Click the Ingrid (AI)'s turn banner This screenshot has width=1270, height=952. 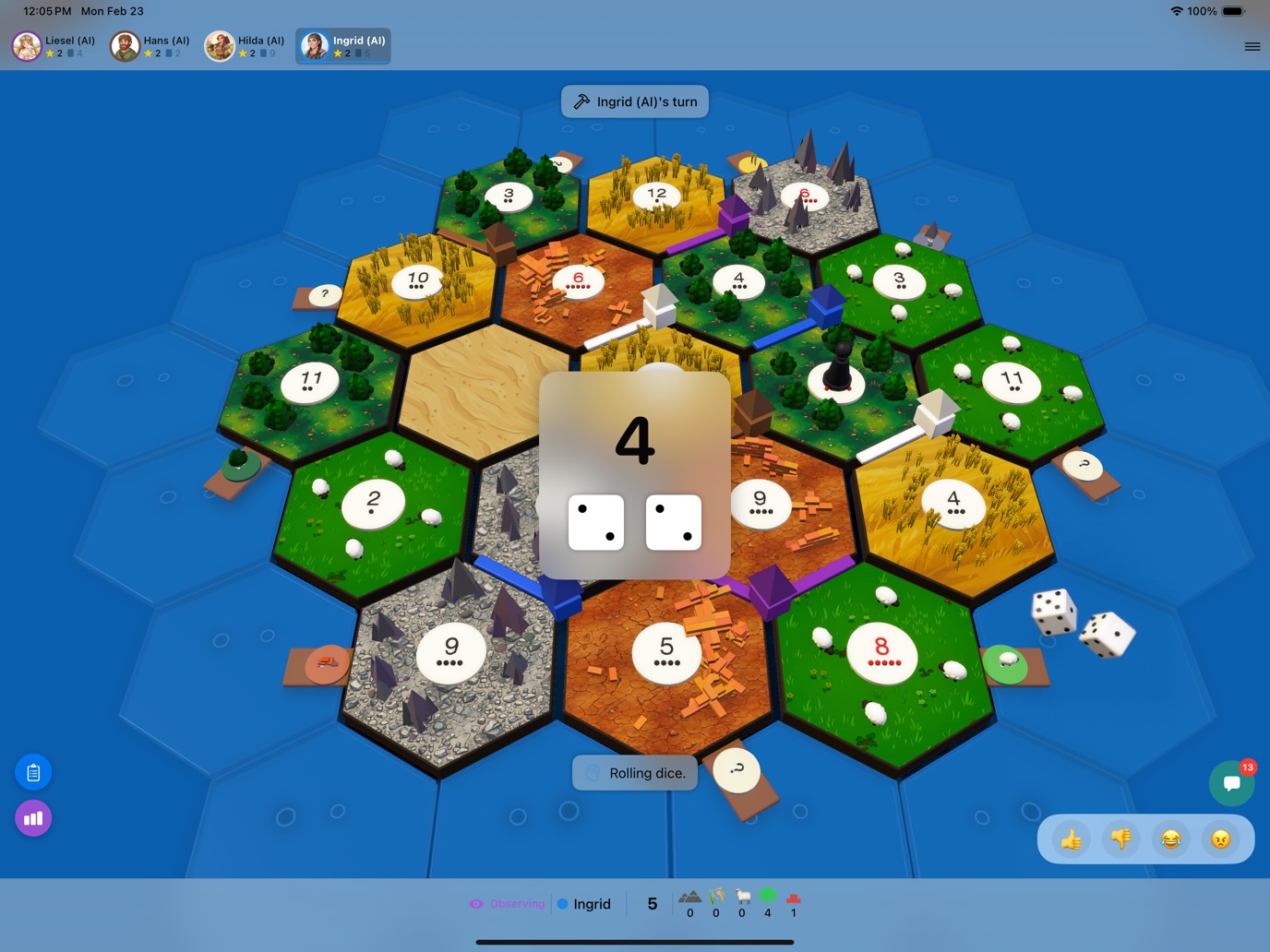(634, 101)
